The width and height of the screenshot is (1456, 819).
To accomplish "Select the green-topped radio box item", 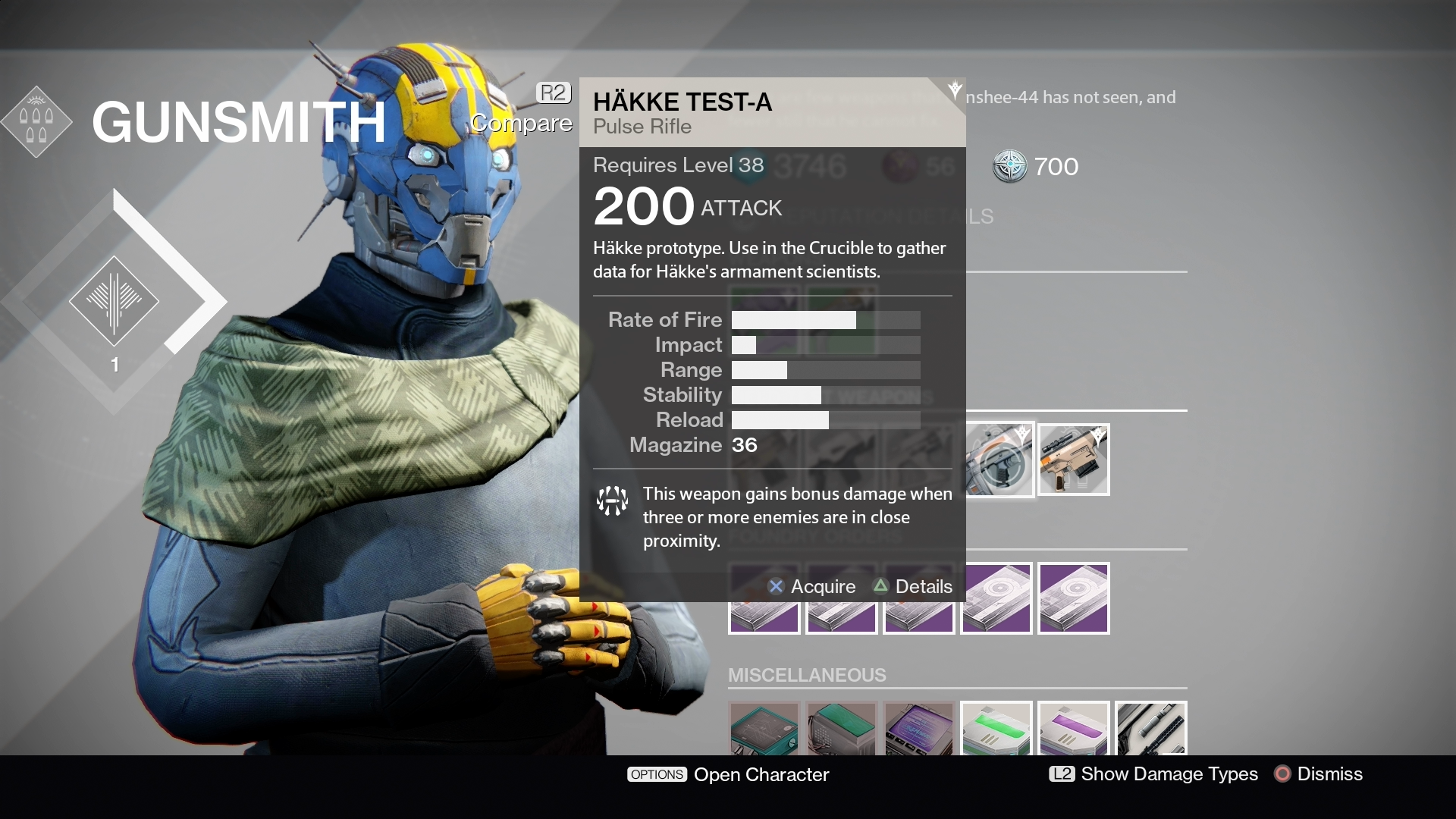I will click(x=841, y=730).
